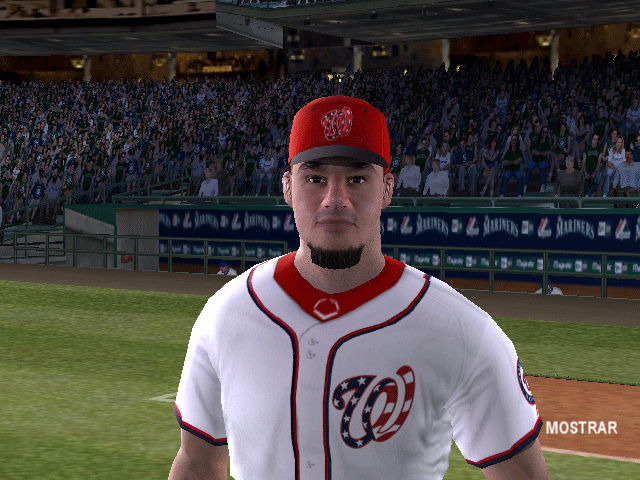
Task: Click the MOSTRAR label
Action: [581, 427]
